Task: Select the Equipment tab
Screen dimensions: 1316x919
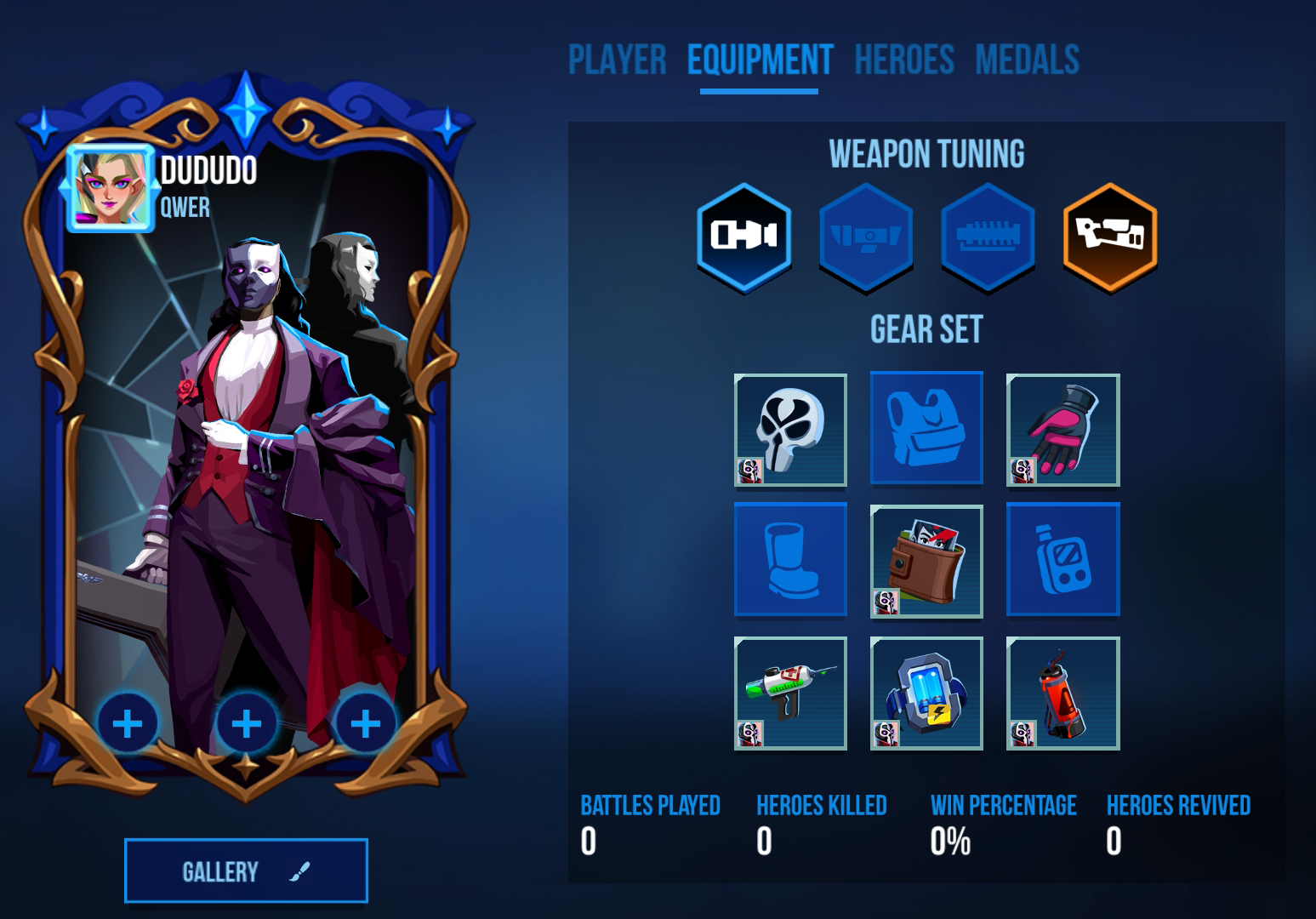Action: coord(760,60)
